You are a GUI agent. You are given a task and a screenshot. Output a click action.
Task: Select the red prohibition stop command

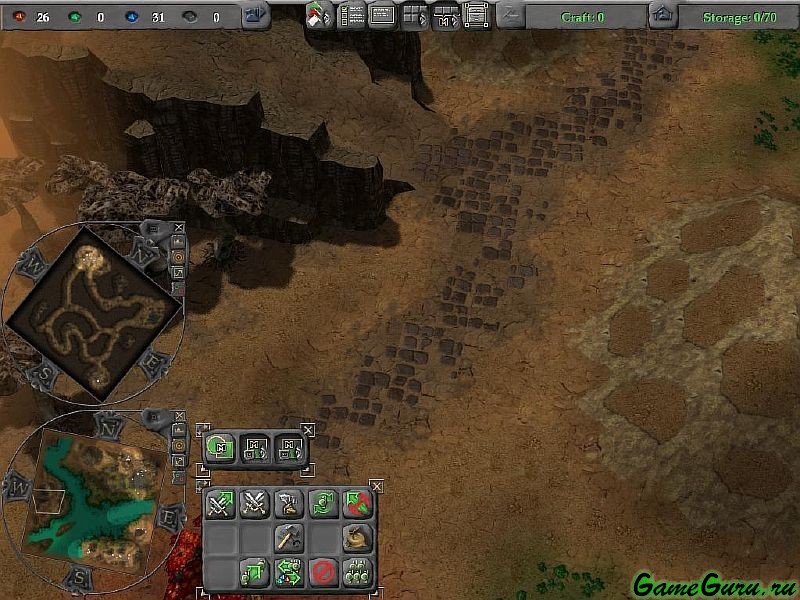coord(322,572)
